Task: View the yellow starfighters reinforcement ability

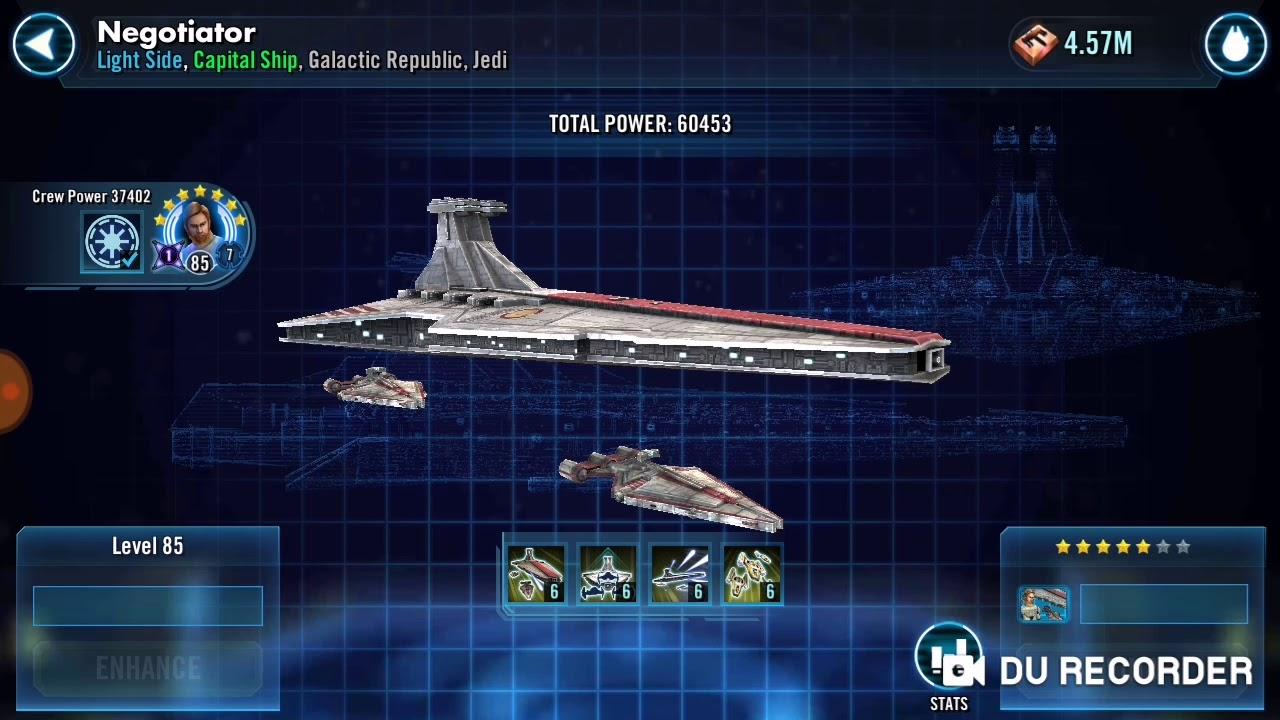Action: [751, 575]
